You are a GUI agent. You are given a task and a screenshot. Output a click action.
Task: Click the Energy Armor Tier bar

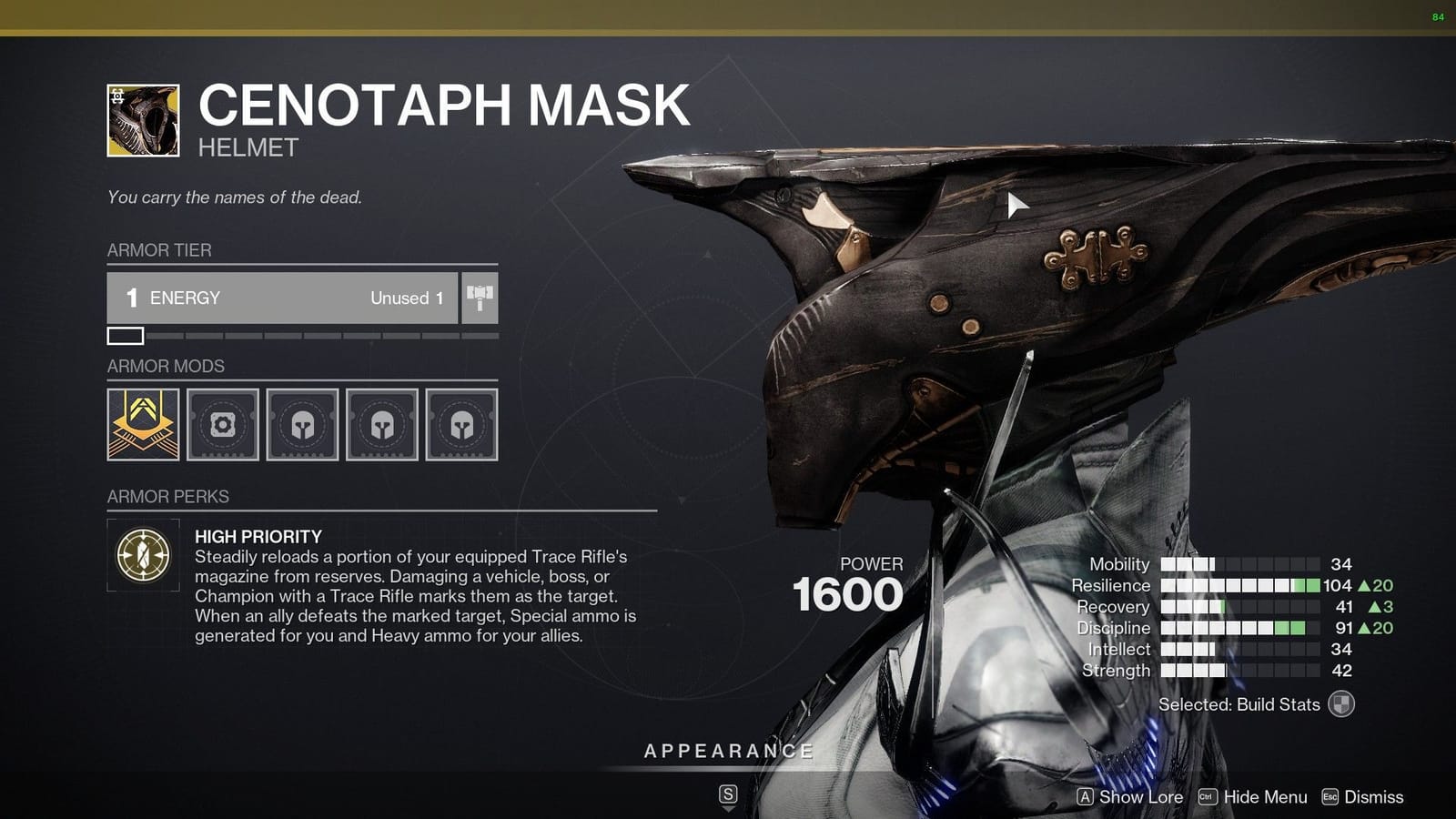click(282, 298)
